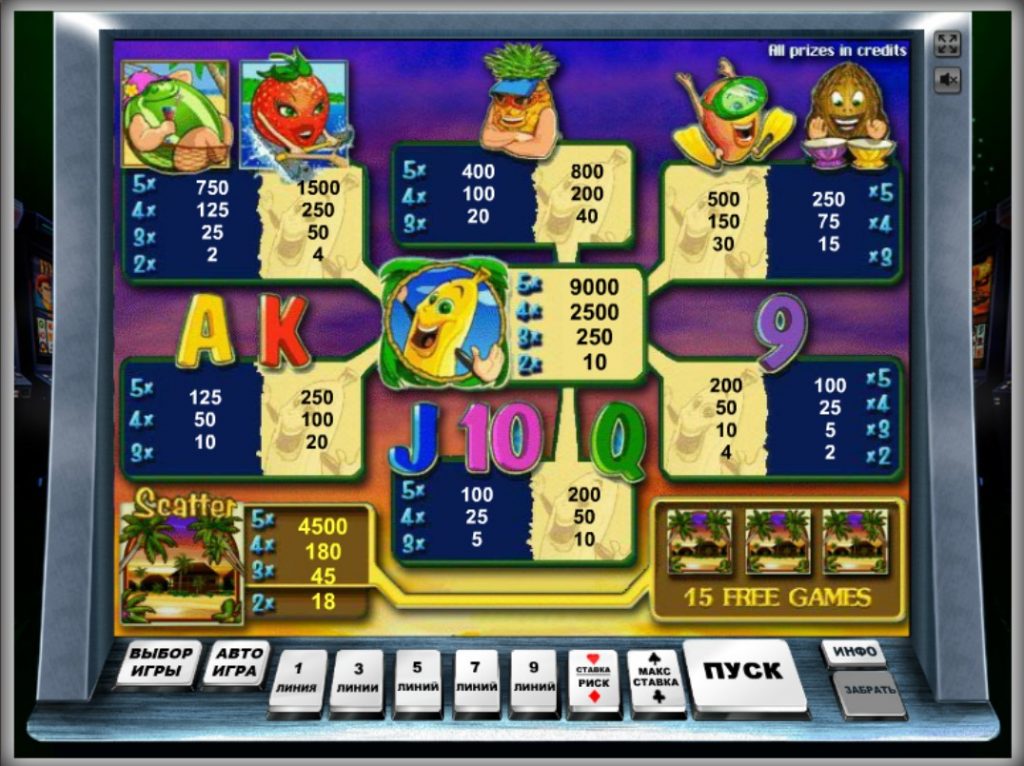Choose the 3 линии bet lines
The height and width of the screenshot is (766, 1024).
(x=357, y=677)
